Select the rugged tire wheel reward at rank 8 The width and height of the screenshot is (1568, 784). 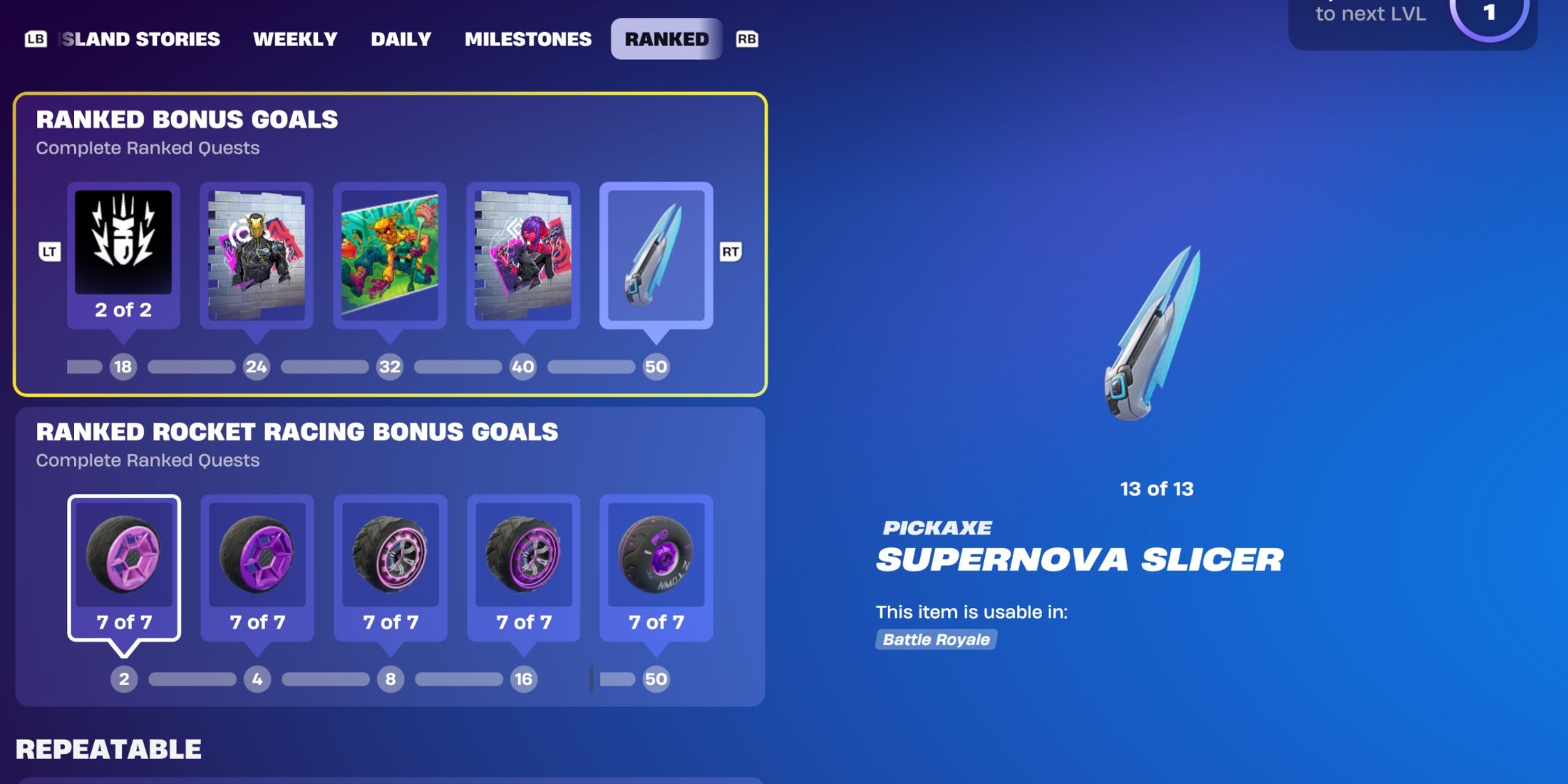tap(391, 563)
